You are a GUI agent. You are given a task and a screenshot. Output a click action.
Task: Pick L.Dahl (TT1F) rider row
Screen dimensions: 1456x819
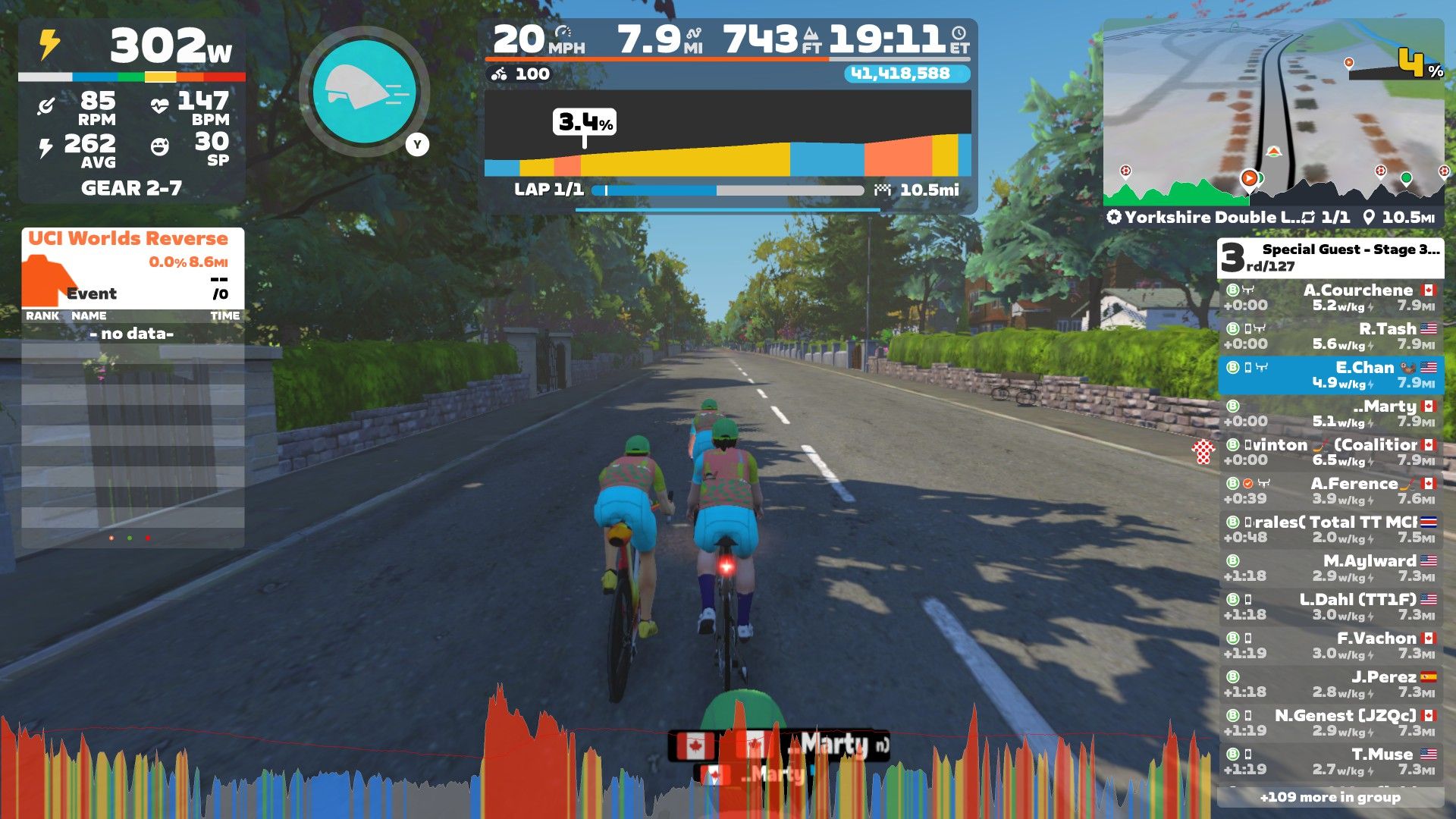[x=1331, y=607]
